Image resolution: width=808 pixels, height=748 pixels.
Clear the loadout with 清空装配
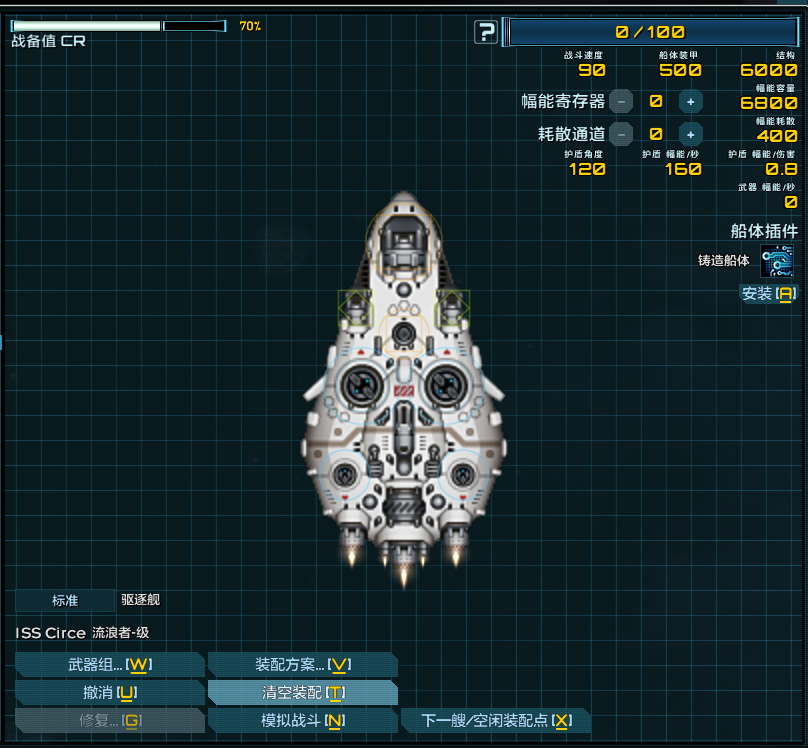302,692
